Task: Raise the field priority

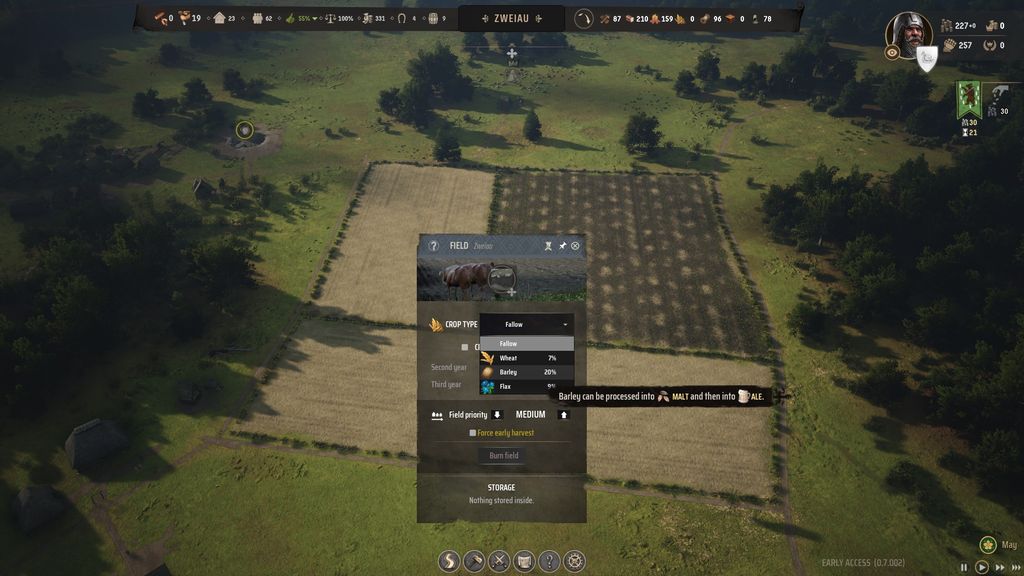Action: point(563,415)
